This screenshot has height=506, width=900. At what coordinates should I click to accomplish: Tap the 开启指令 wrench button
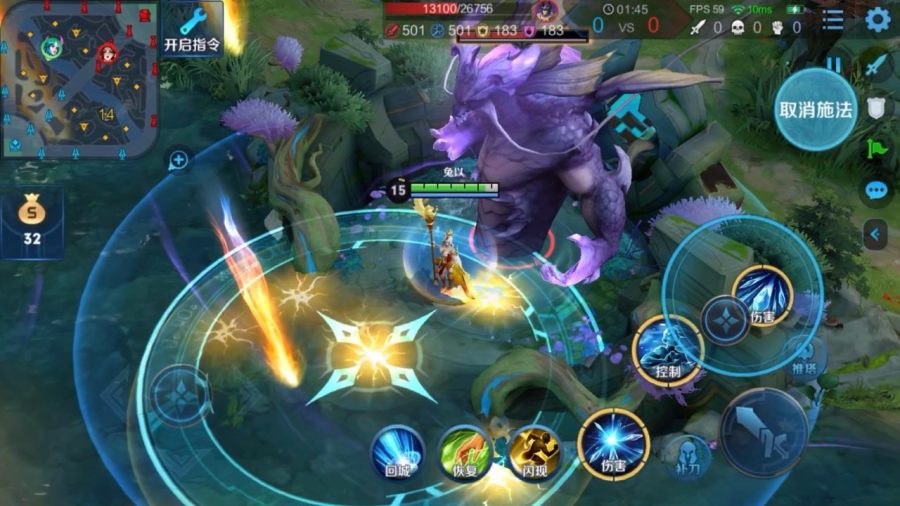[x=192, y=28]
